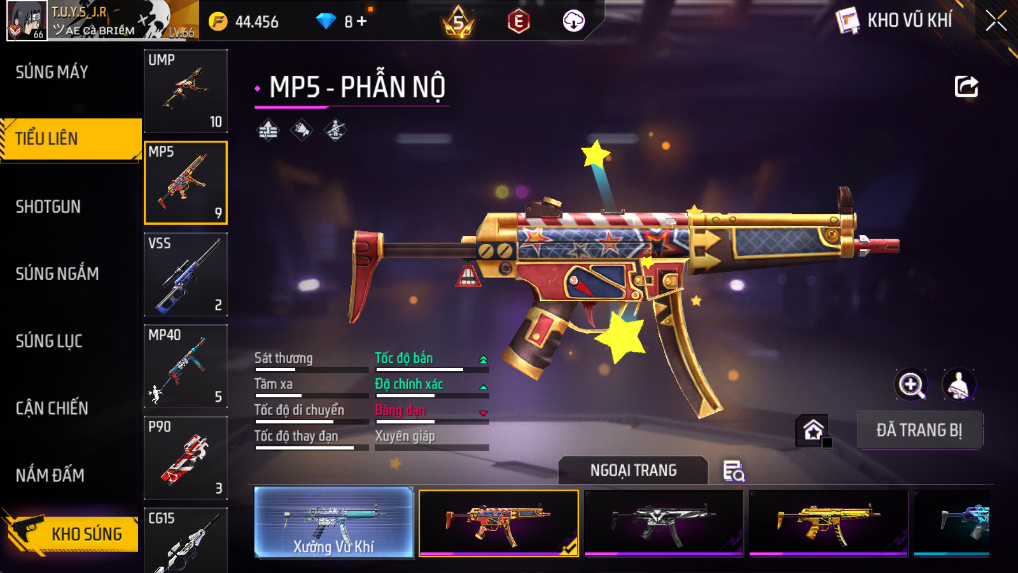
Task: Close the weapon screen with X
Action: tap(996, 21)
